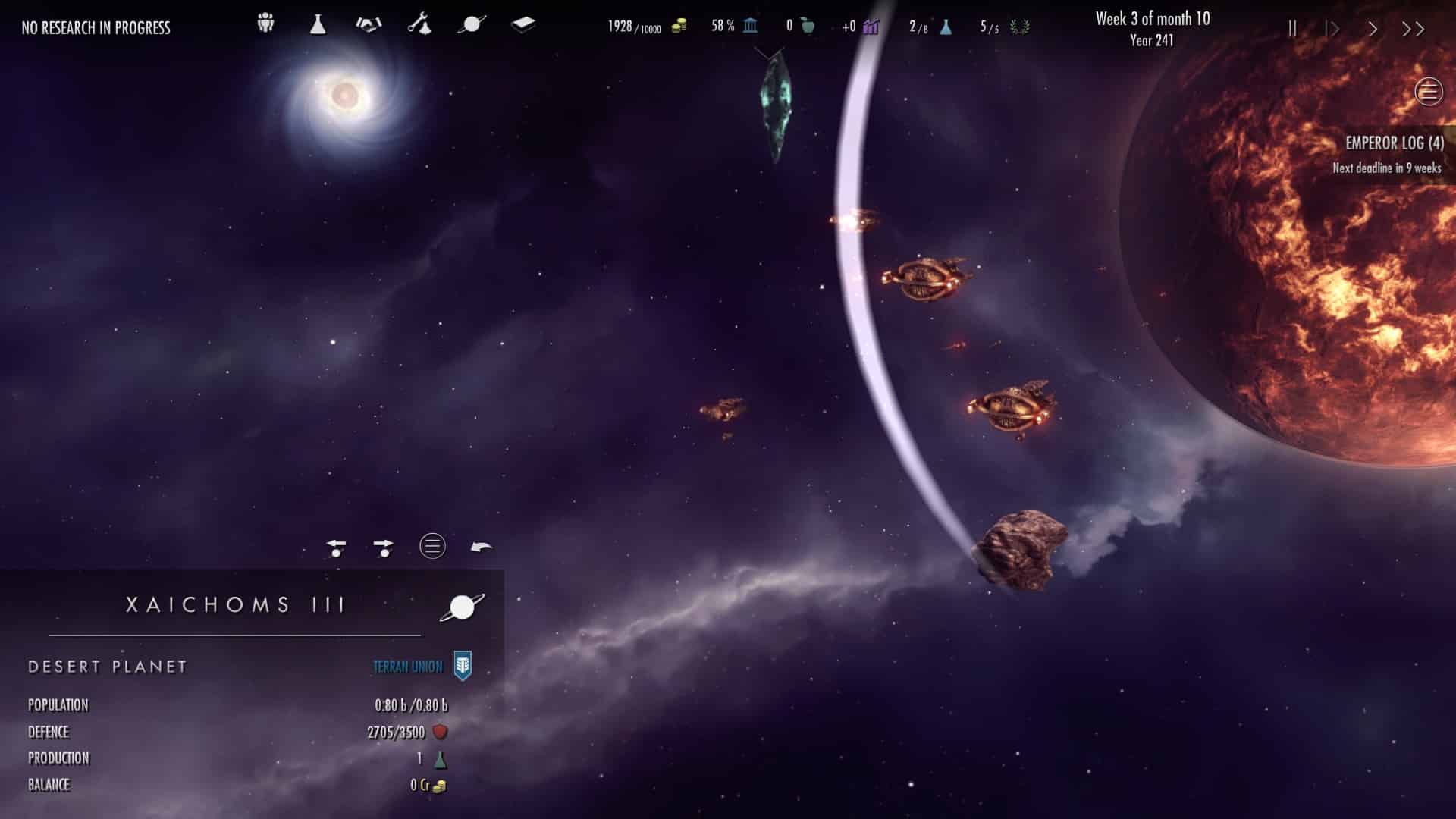Open the book codex icon
Viewport: 1456px width, 819px height.
coord(523,24)
